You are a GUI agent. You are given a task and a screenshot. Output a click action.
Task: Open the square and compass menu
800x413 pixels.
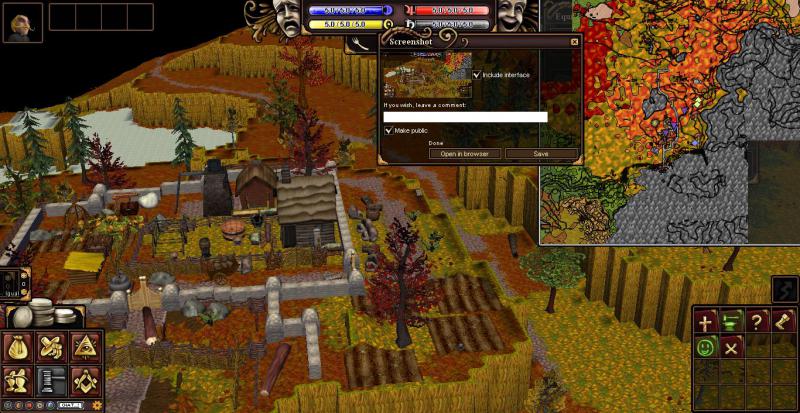click(x=84, y=380)
